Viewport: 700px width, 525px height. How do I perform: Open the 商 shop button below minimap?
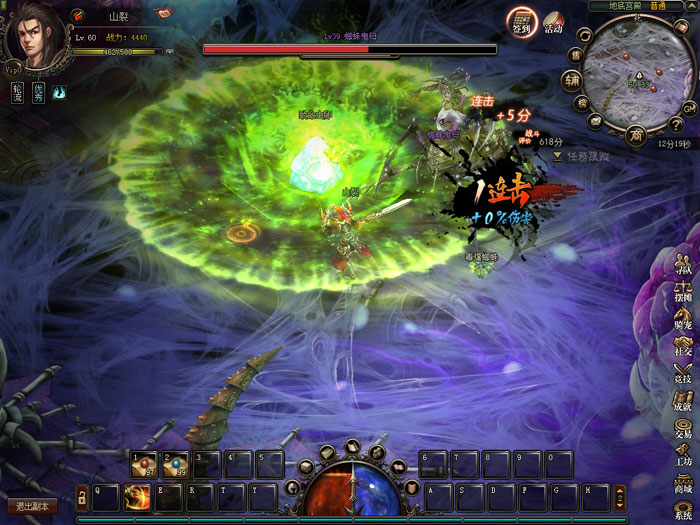635,135
